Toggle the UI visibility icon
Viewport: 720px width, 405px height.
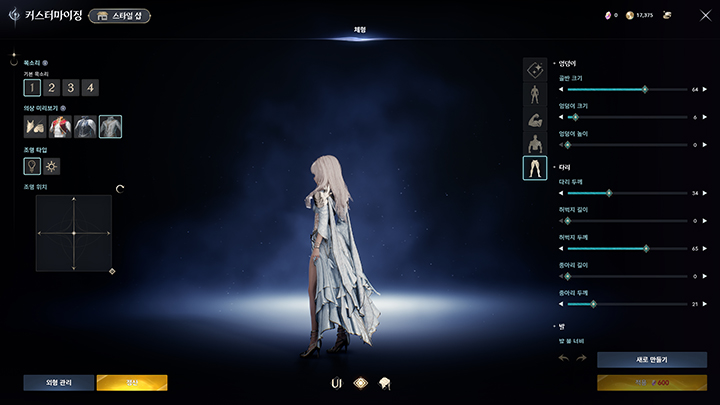[336, 382]
